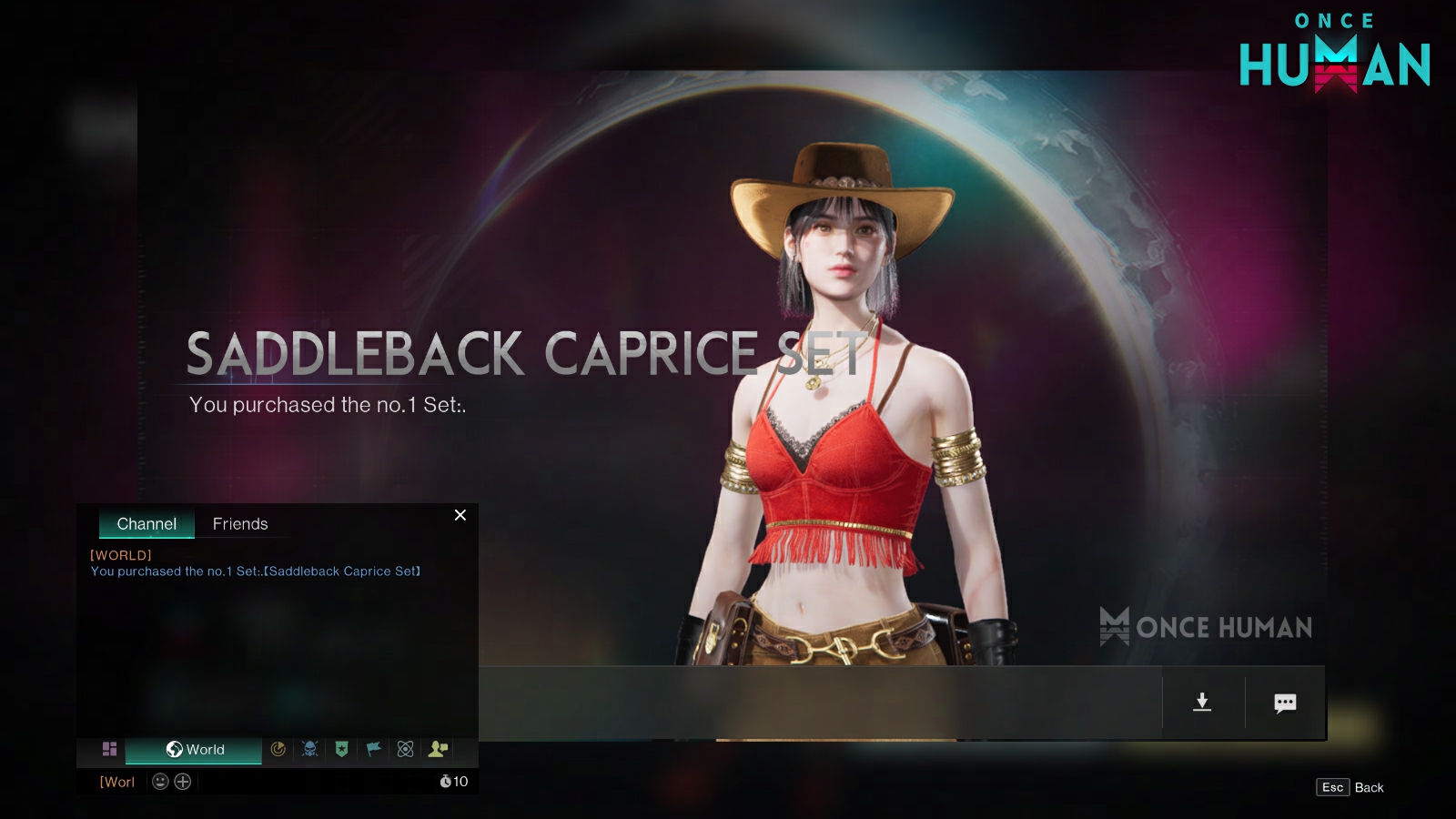Open the teal flag channel
The image size is (1456, 819).
click(x=373, y=749)
